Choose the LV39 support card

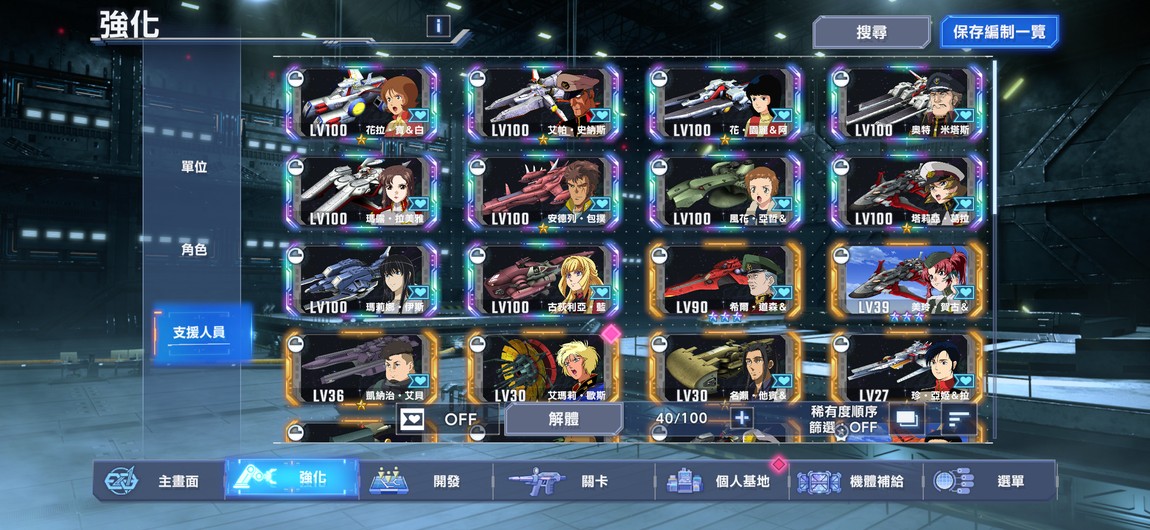coord(906,279)
